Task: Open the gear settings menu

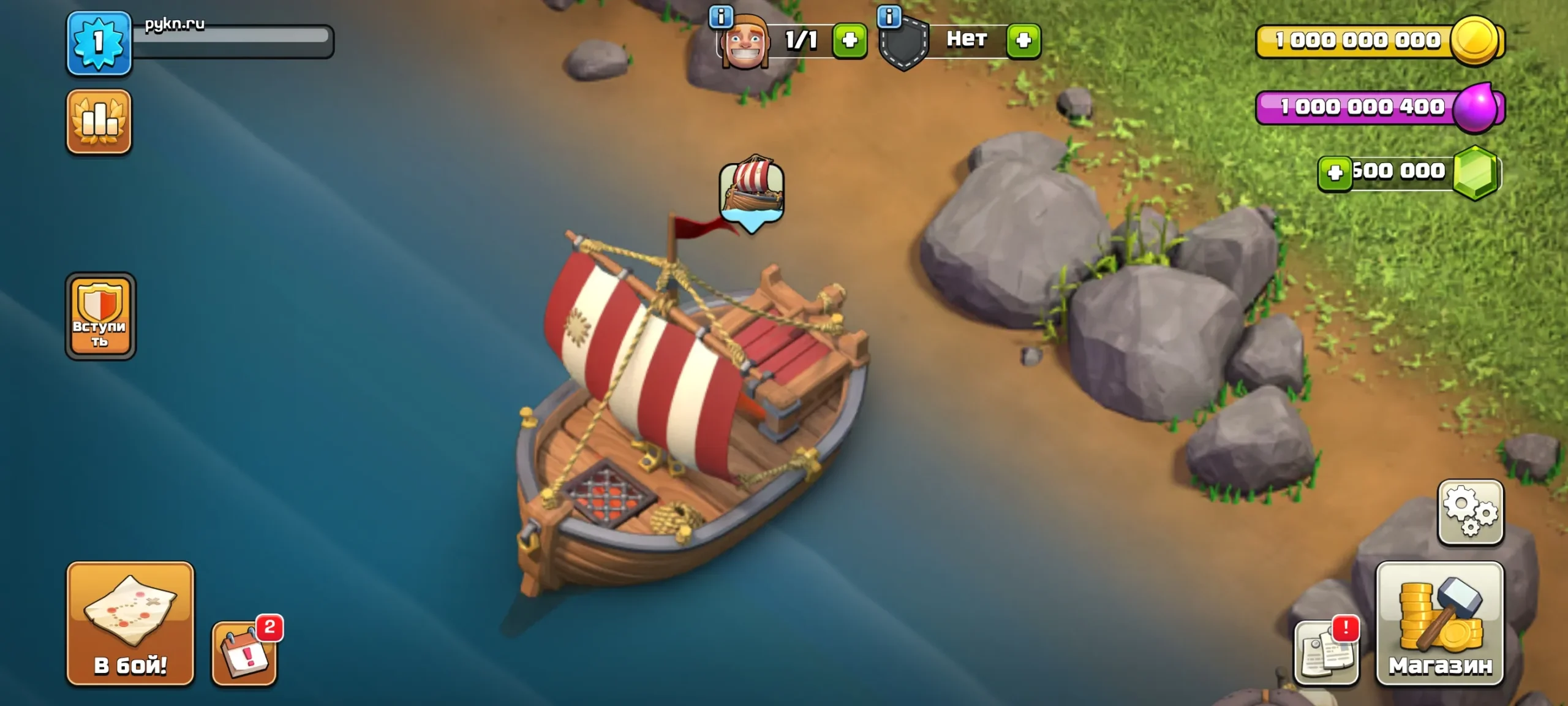Action: (1470, 512)
